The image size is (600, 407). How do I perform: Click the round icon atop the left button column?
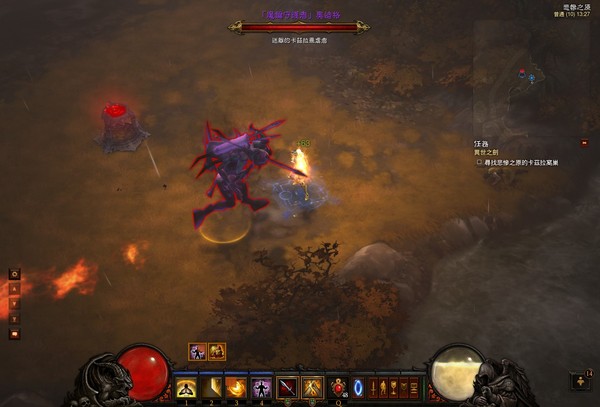pyautogui.click(x=14, y=273)
